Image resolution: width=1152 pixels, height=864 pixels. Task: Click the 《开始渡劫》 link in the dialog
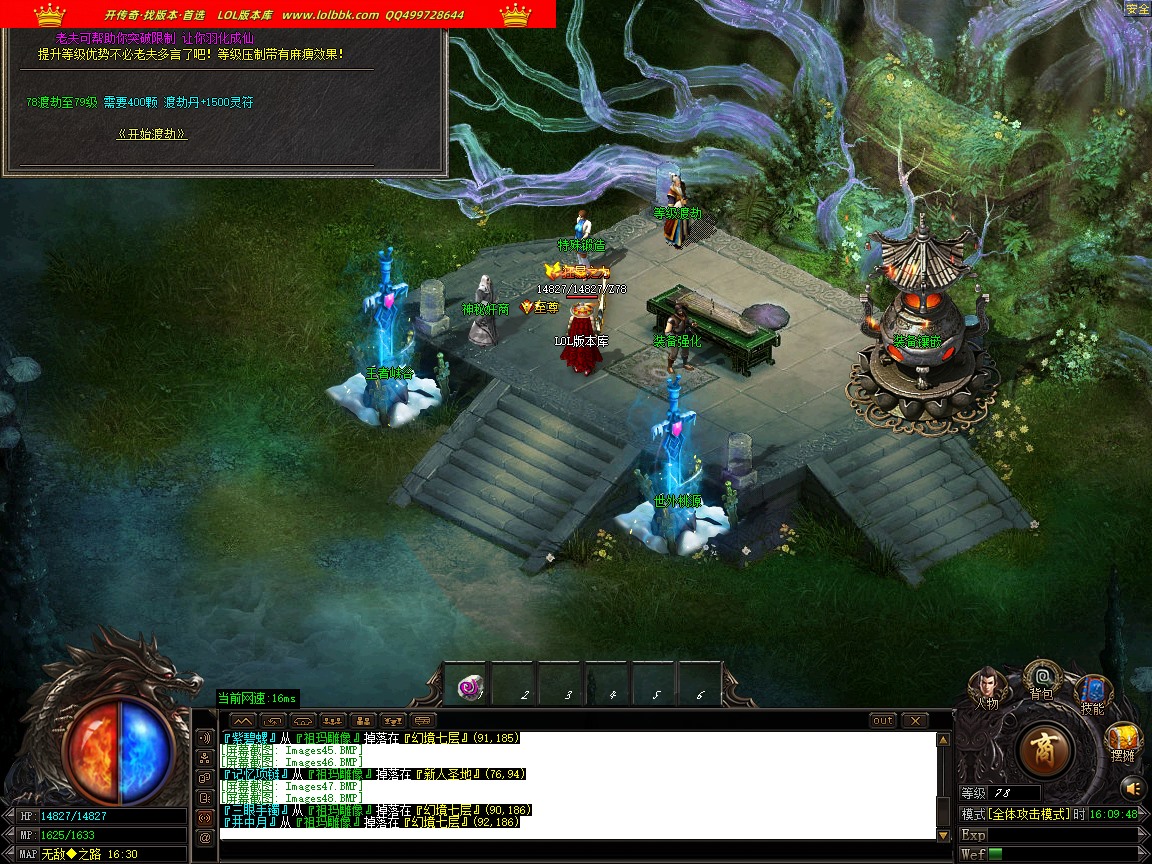pyautogui.click(x=152, y=134)
